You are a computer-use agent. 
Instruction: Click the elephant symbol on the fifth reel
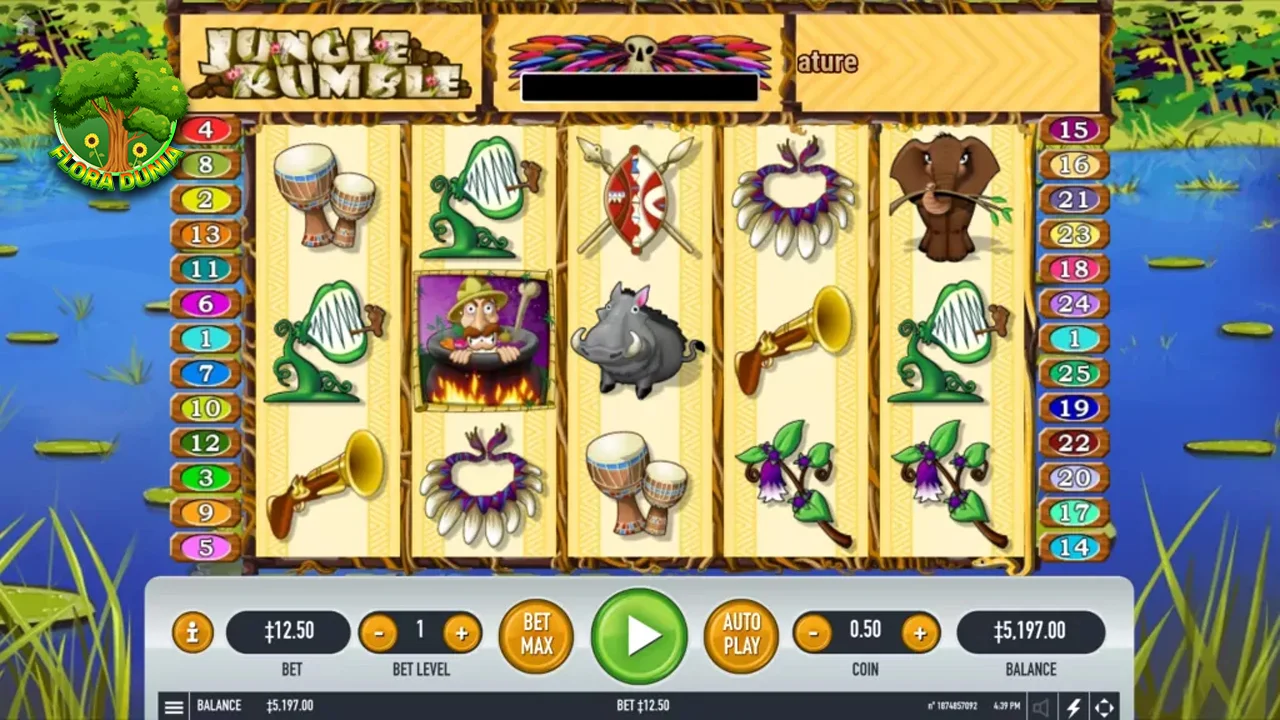point(945,195)
